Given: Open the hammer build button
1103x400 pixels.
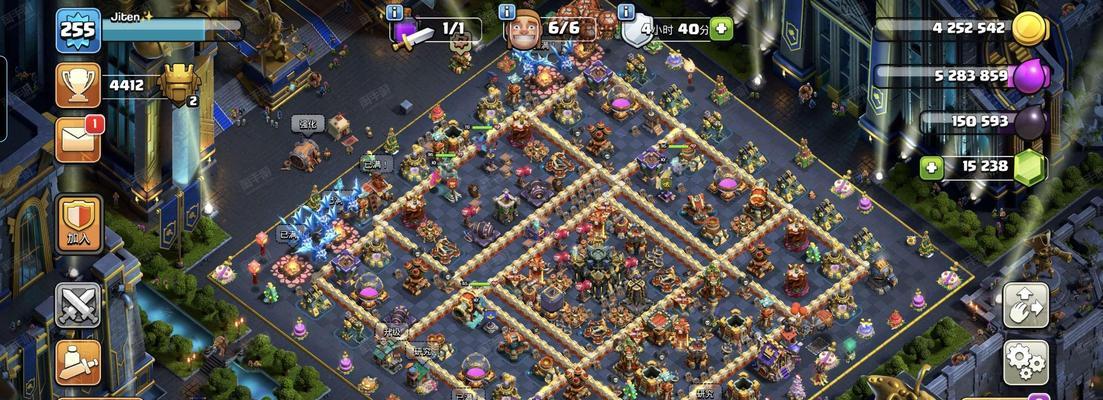Looking at the screenshot, I should (77, 362).
